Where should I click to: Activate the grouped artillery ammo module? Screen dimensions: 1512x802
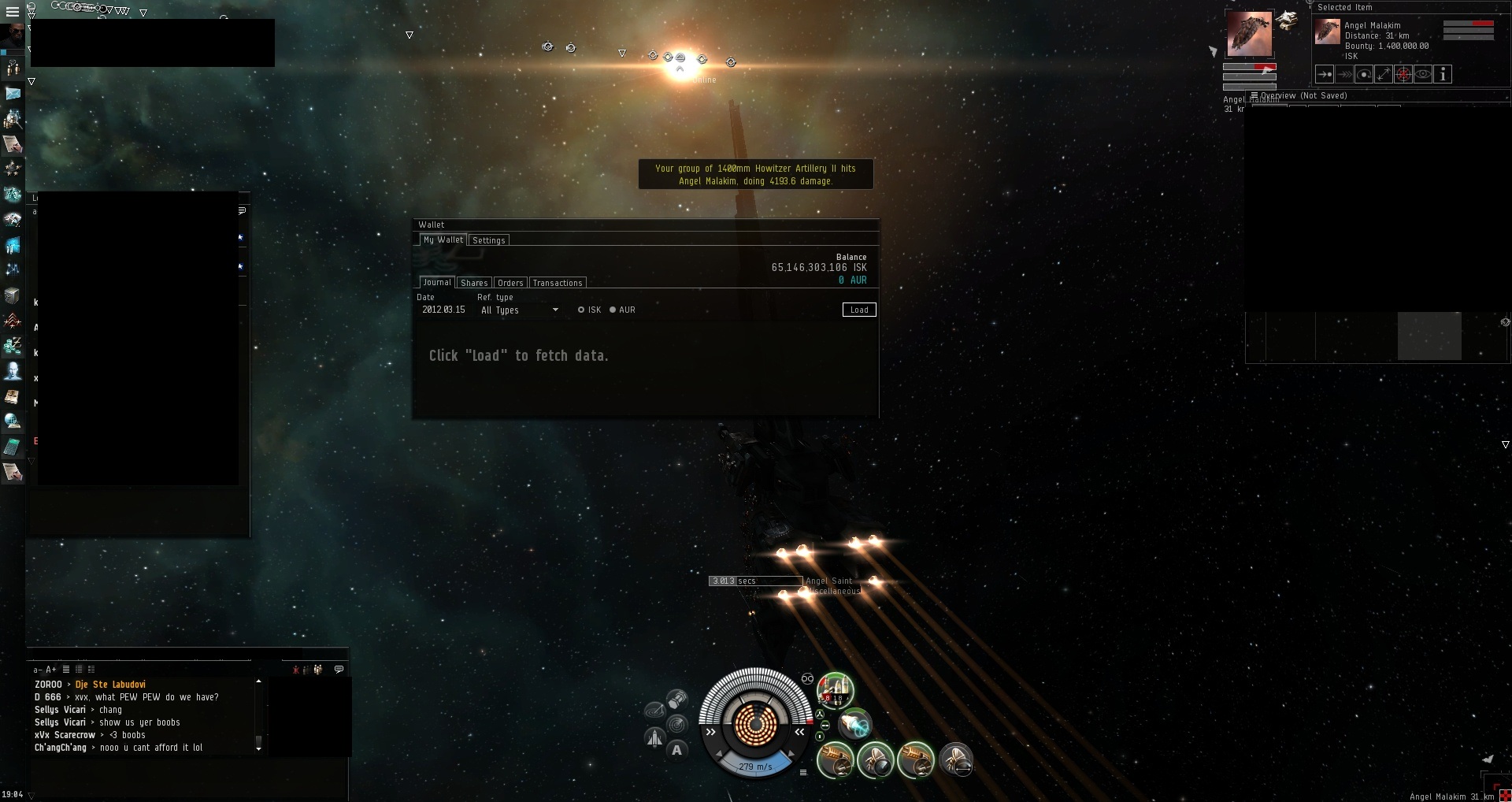click(x=835, y=691)
